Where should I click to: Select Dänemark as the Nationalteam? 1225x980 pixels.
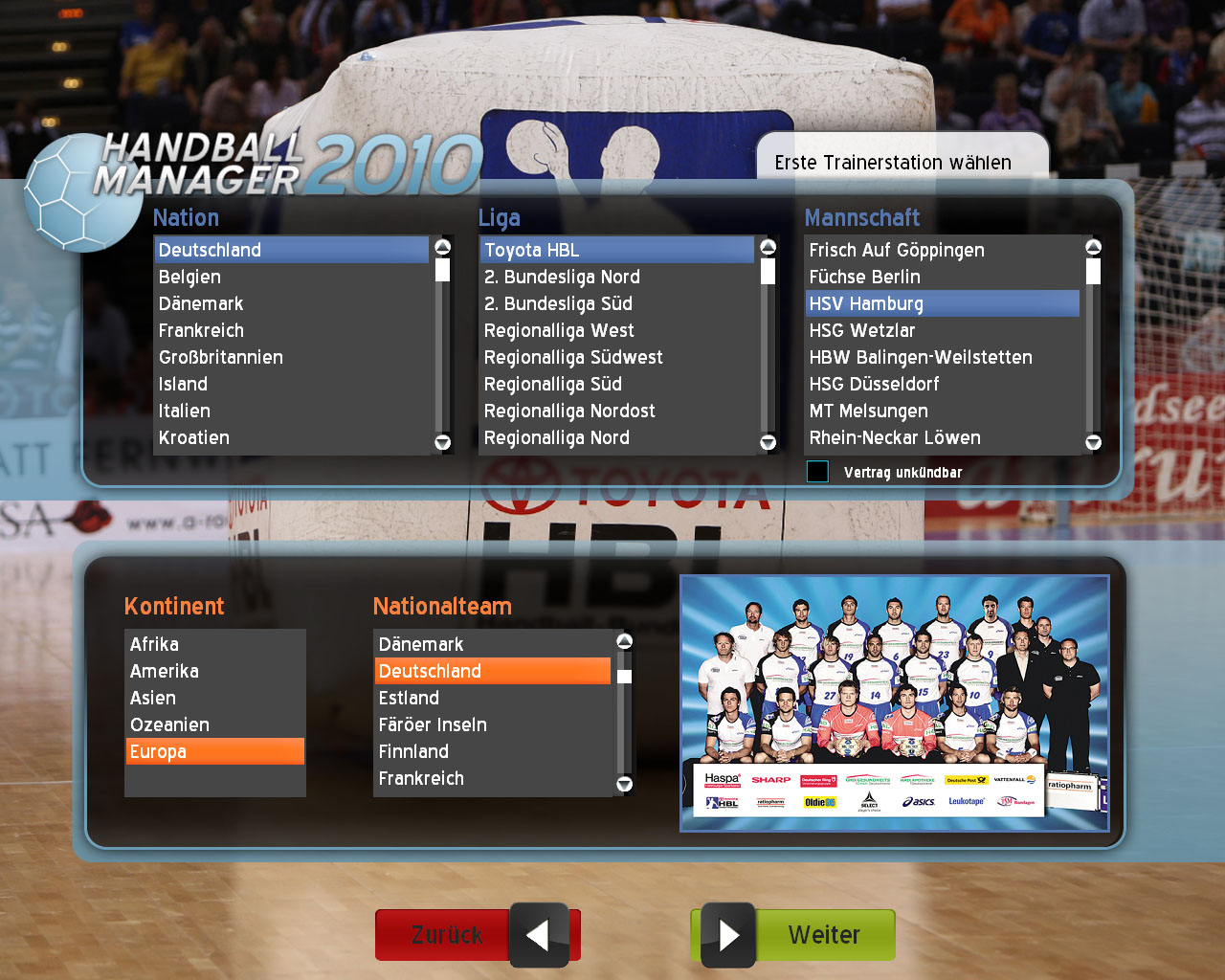[420, 645]
